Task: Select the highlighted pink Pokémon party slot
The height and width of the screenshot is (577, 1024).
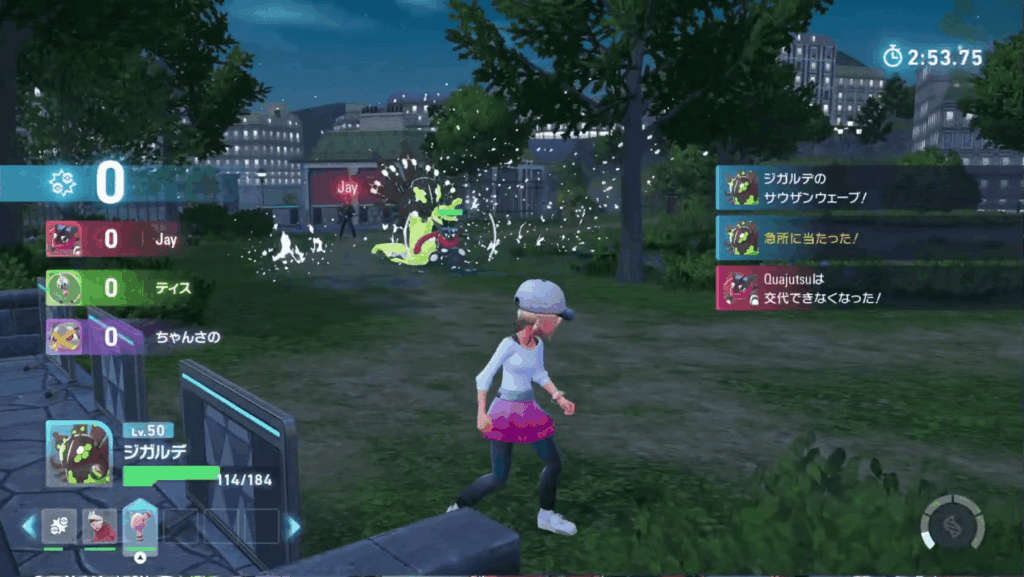Action: 139,526
